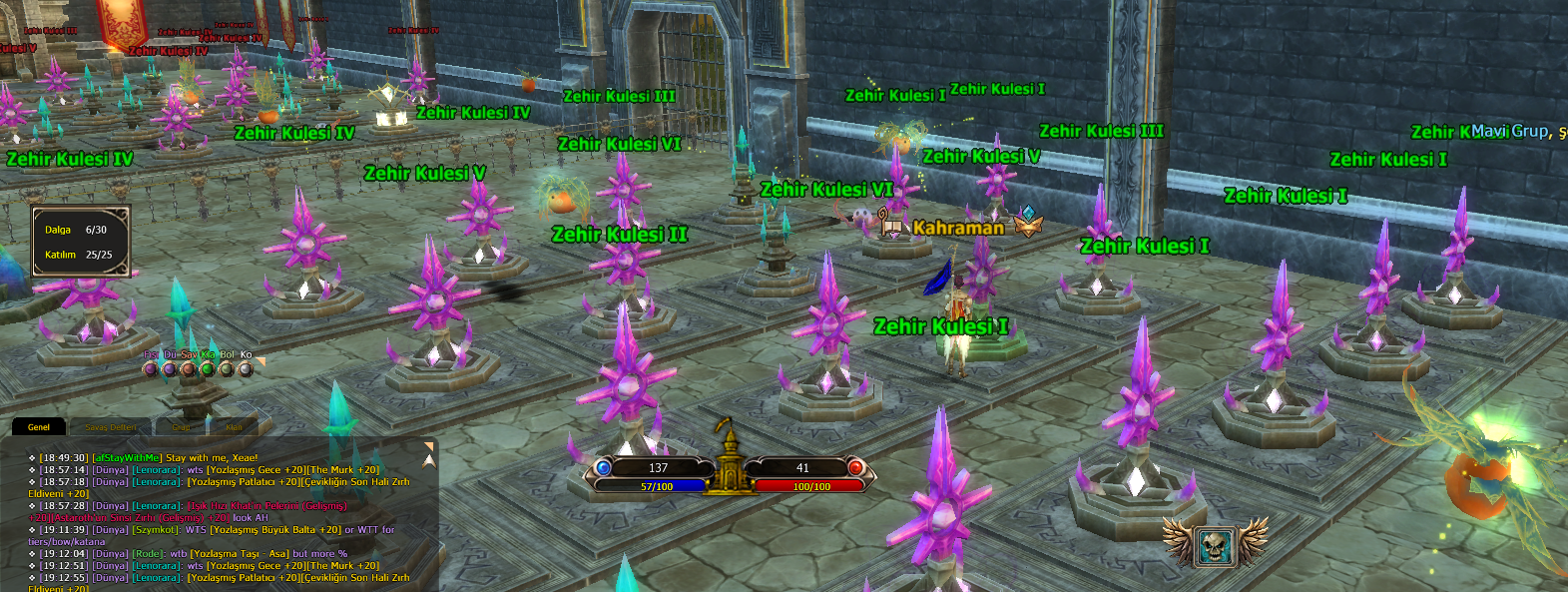Show the Klan chat tab
The image size is (1568, 592).
coord(234,427)
